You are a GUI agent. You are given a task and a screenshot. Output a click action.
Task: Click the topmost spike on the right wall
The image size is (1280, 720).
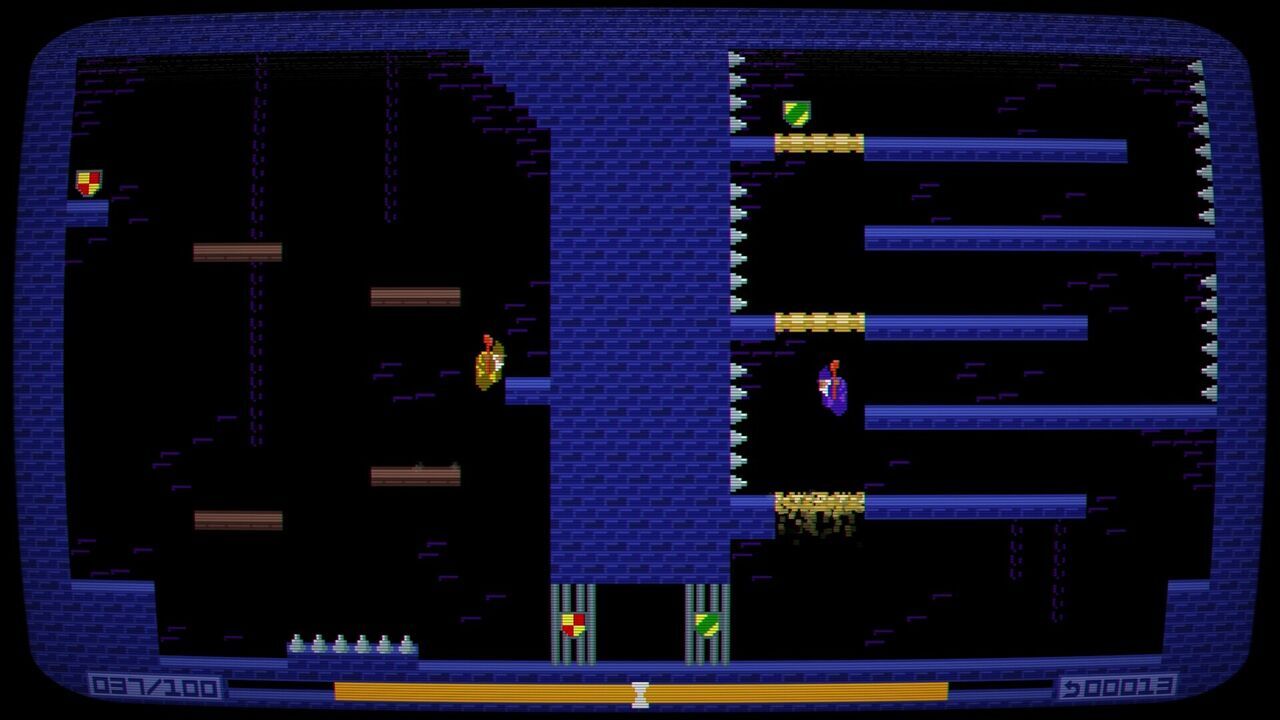coord(1197,68)
